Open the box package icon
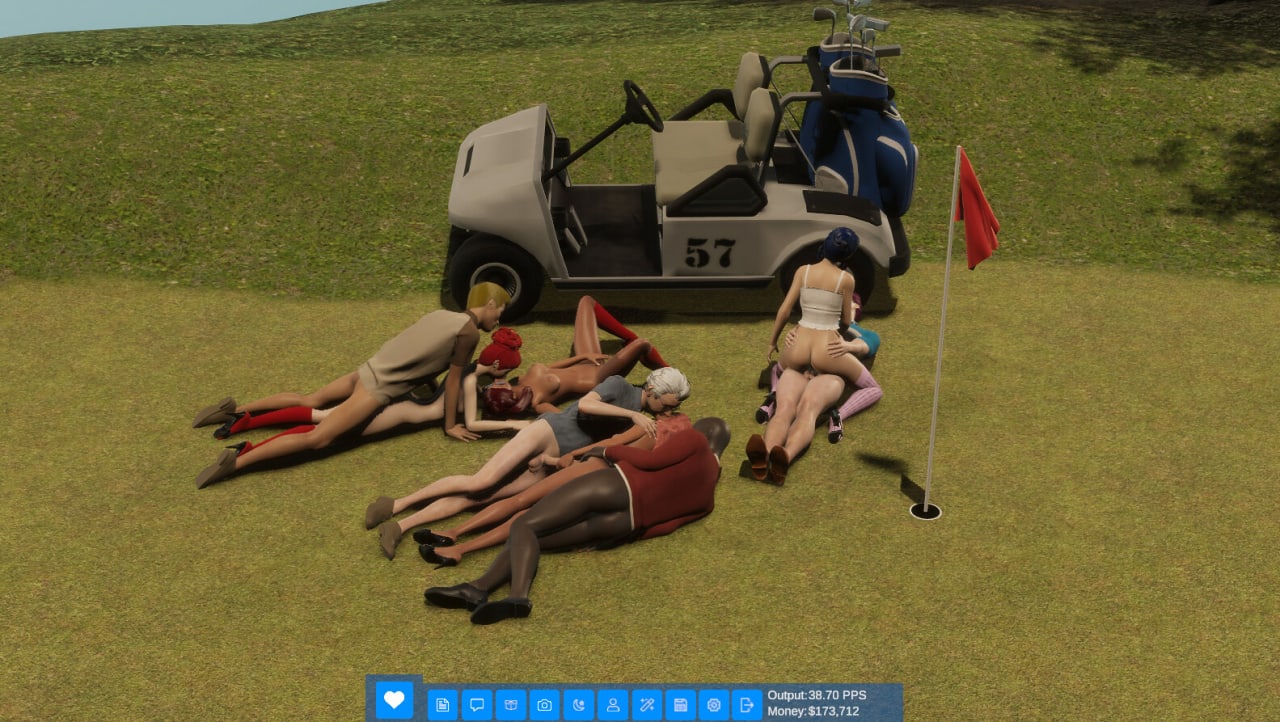1280x722 pixels. [x=510, y=705]
